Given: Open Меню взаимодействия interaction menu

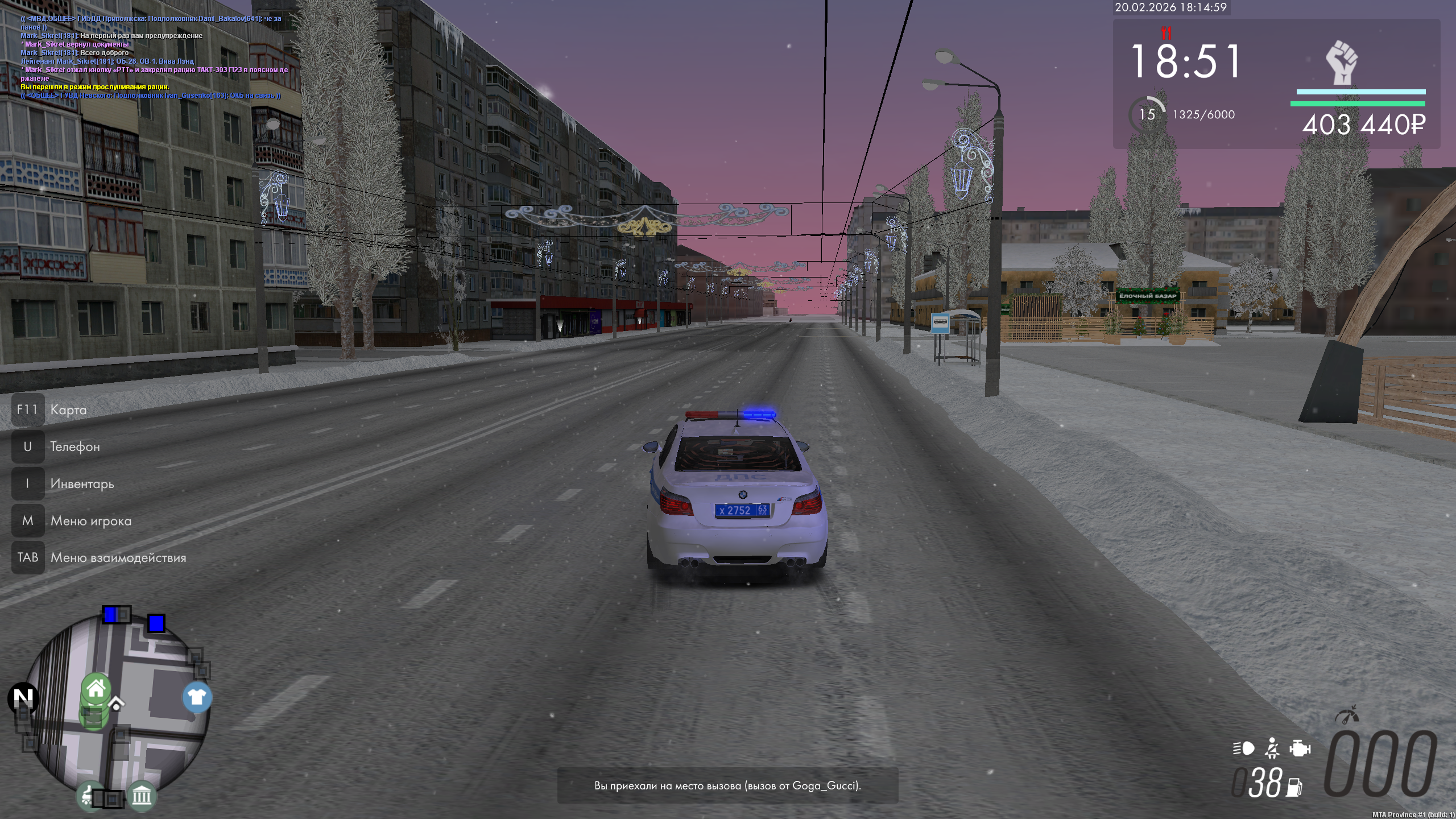Looking at the screenshot, I should (118, 557).
